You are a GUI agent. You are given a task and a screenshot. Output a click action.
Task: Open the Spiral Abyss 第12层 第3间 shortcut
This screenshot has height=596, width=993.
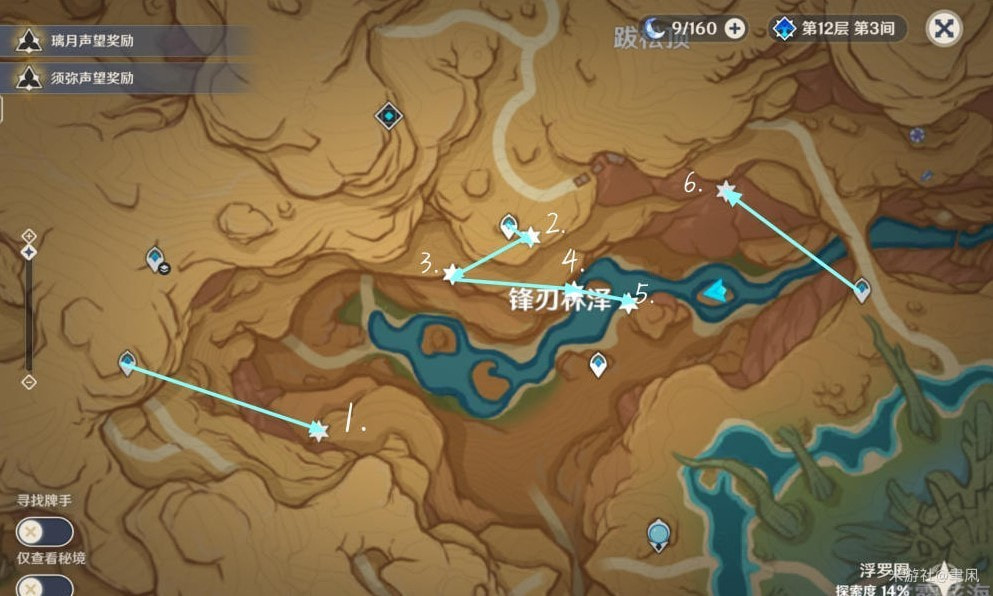[x=838, y=28]
